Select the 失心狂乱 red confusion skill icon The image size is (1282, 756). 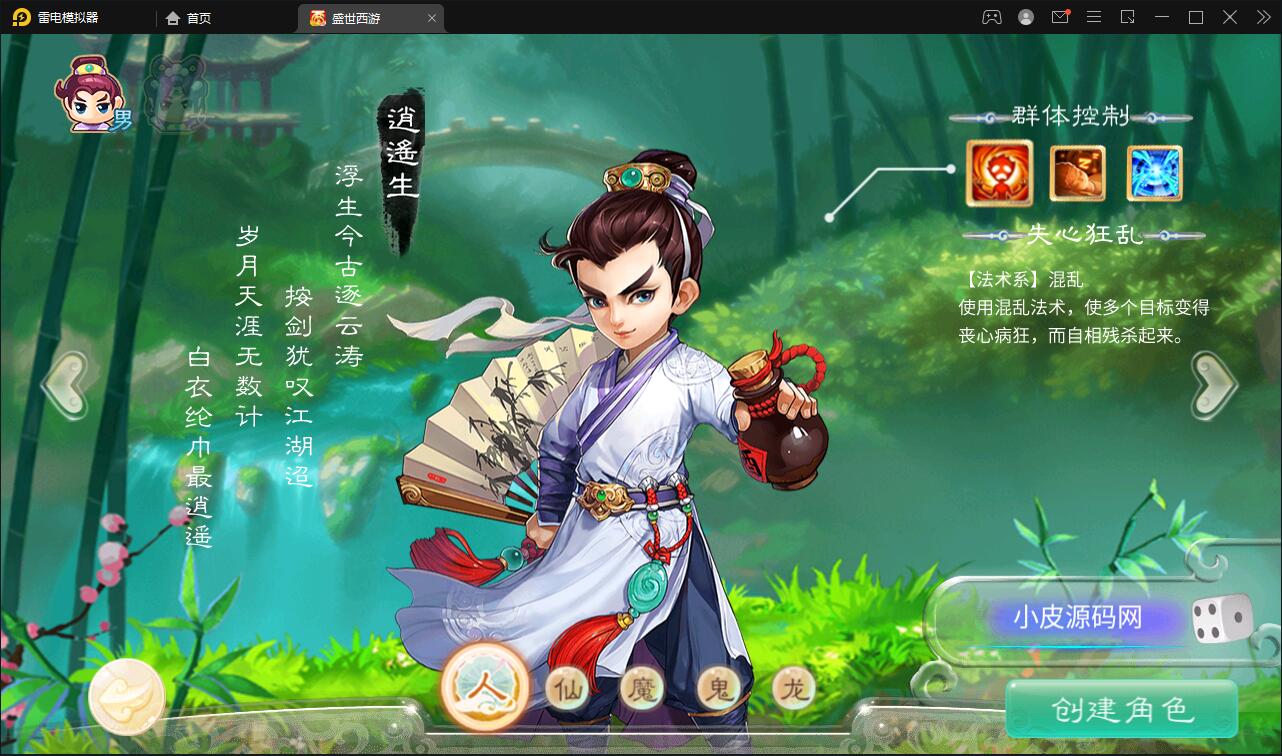998,172
